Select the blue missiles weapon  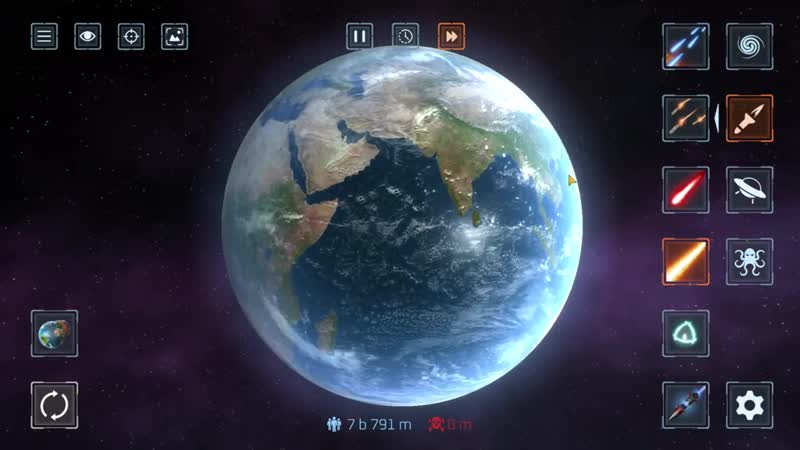point(686,46)
